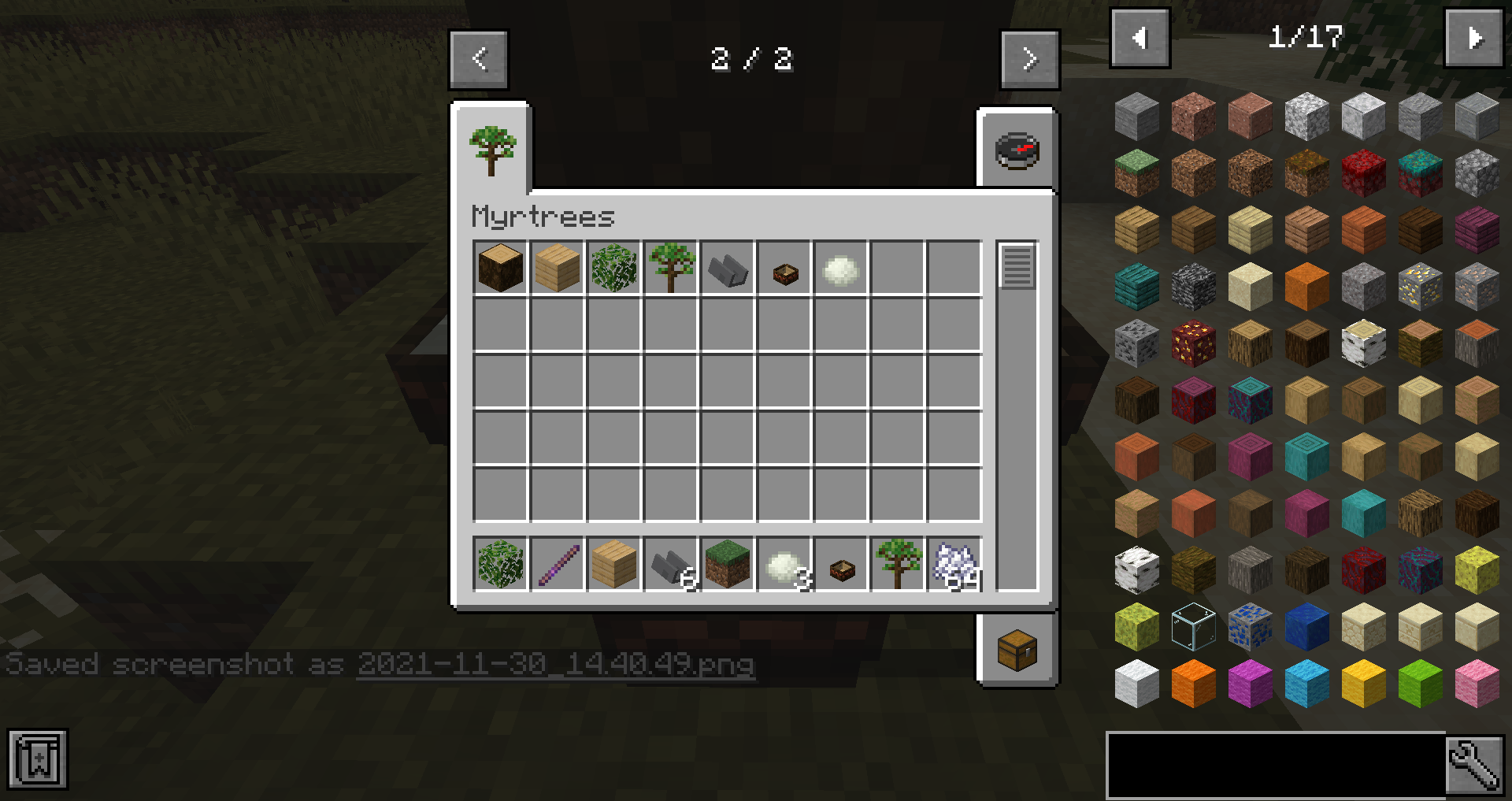
Task: Show next page of item list
Action: pyautogui.click(x=1473, y=39)
